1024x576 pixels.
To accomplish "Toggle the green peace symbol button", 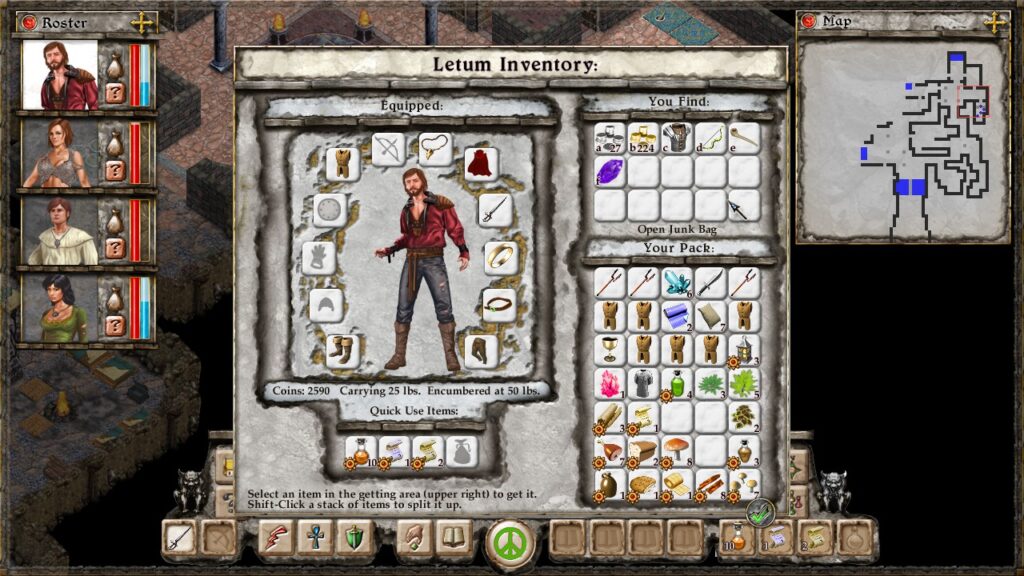I will click(512, 541).
